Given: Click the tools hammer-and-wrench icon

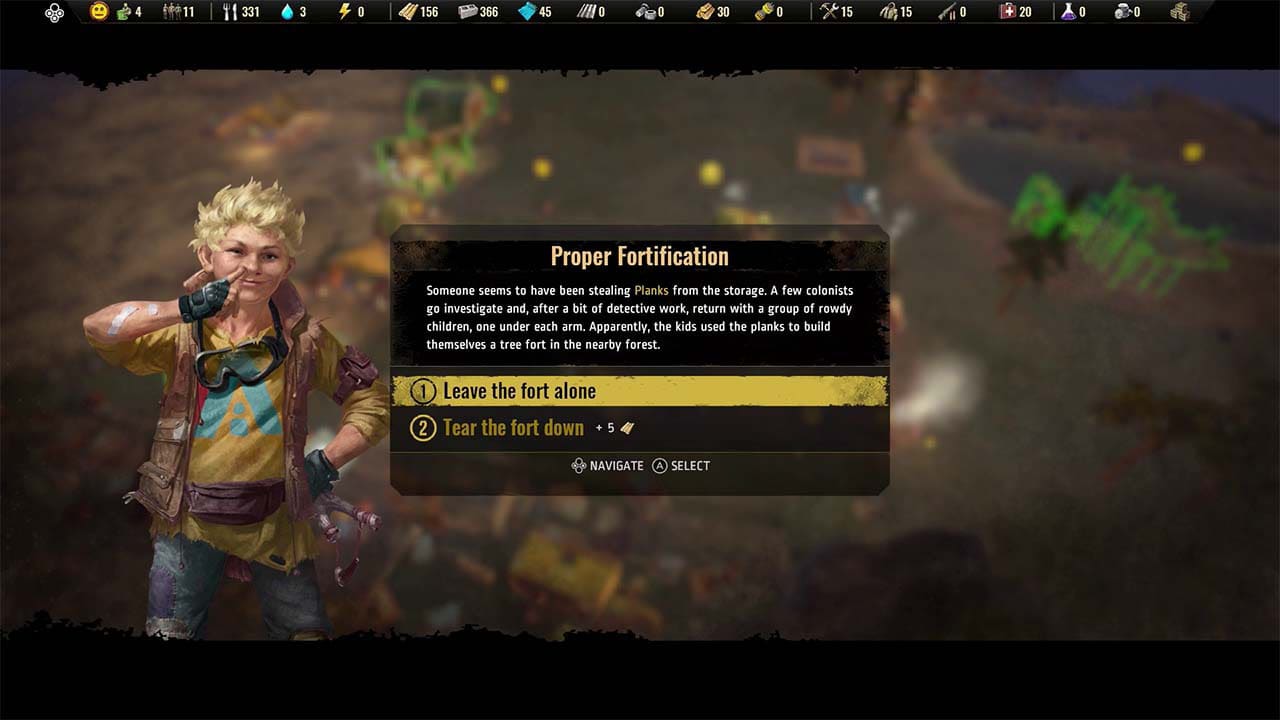Looking at the screenshot, I should click(x=828, y=13).
